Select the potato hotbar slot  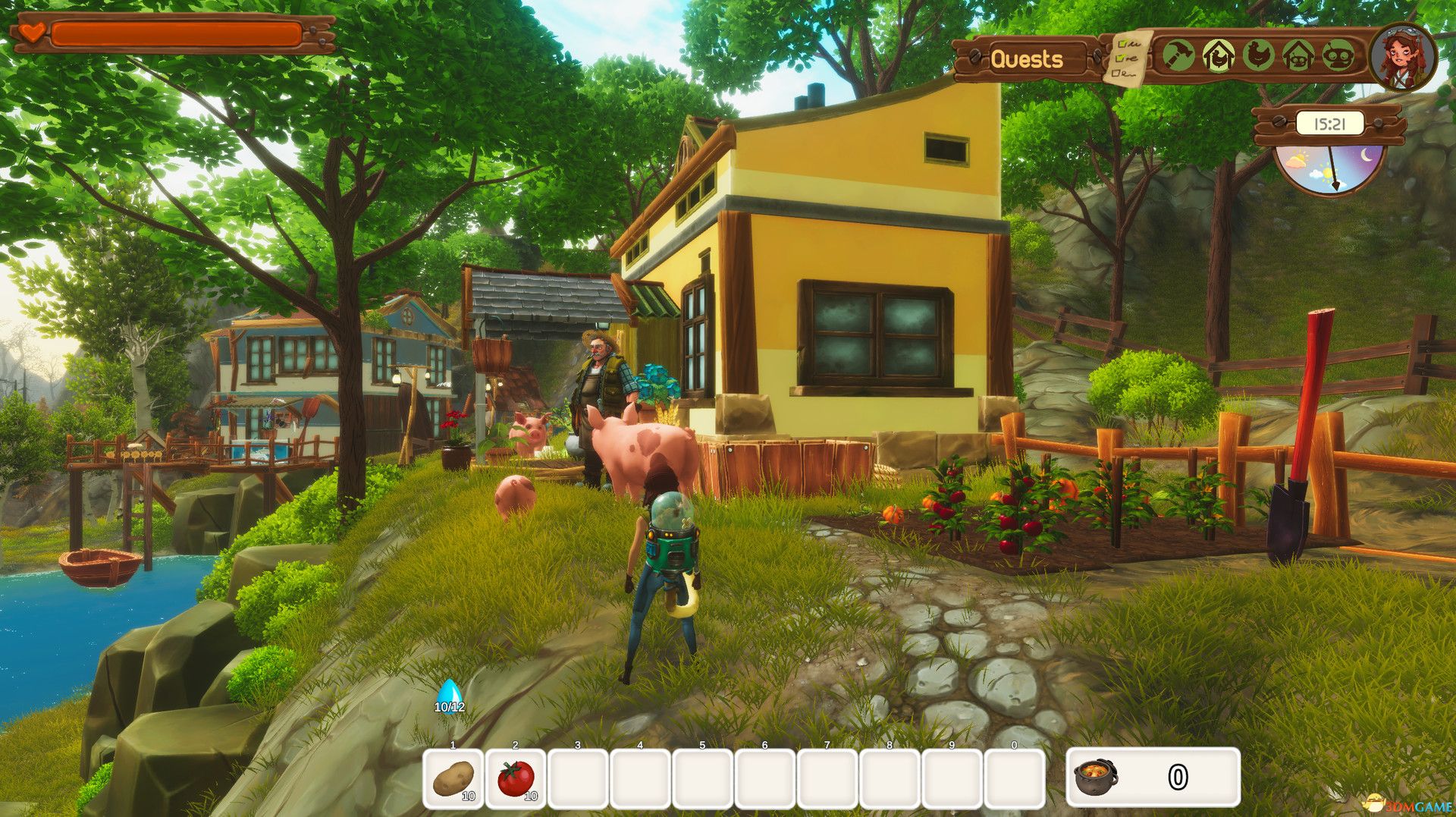[x=453, y=778]
